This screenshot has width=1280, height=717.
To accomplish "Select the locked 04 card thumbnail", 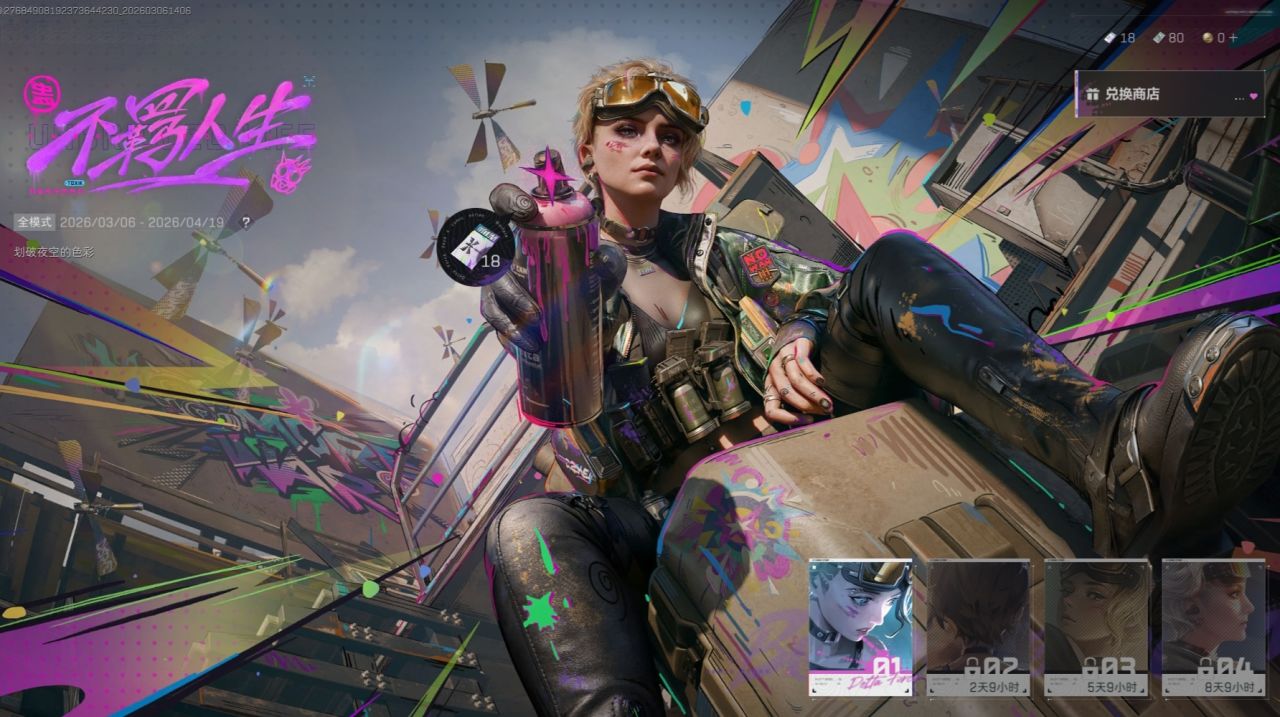I will click(1213, 627).
